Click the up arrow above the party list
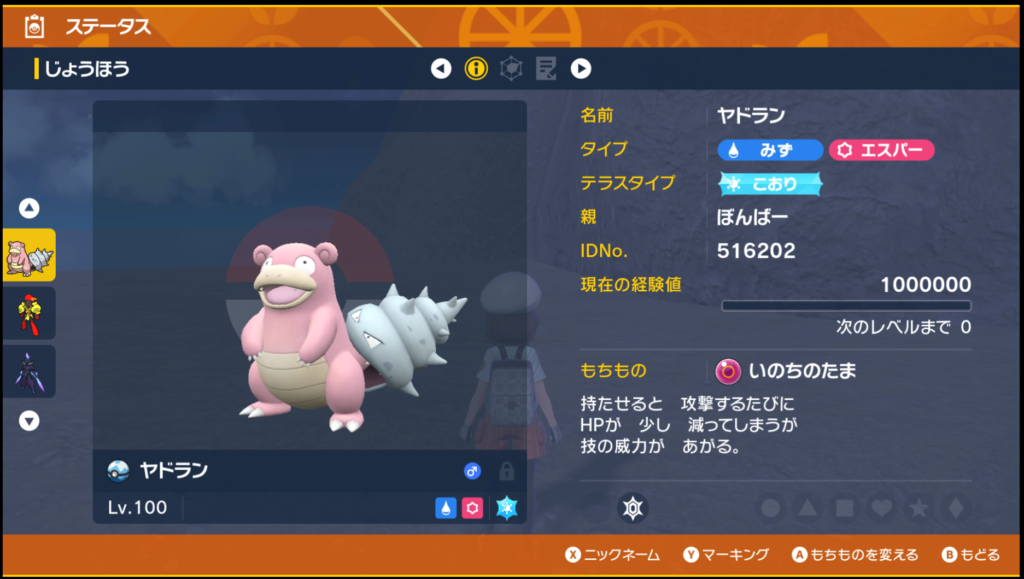This screenshot has height=579, width=1024. pos(30,208)
